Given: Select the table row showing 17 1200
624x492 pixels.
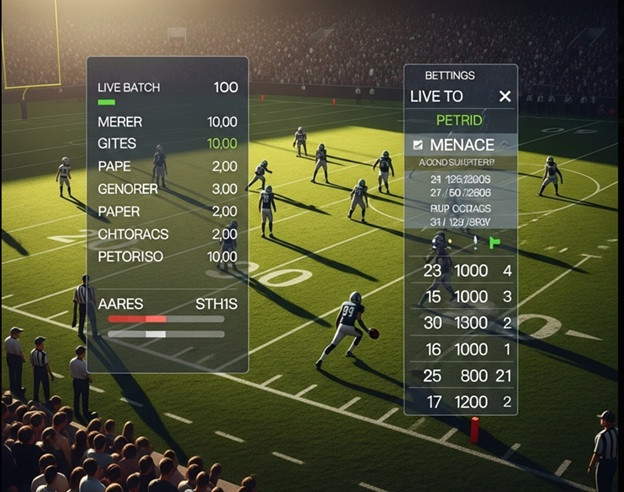Looking at the screenshot, I should point(460,401).
